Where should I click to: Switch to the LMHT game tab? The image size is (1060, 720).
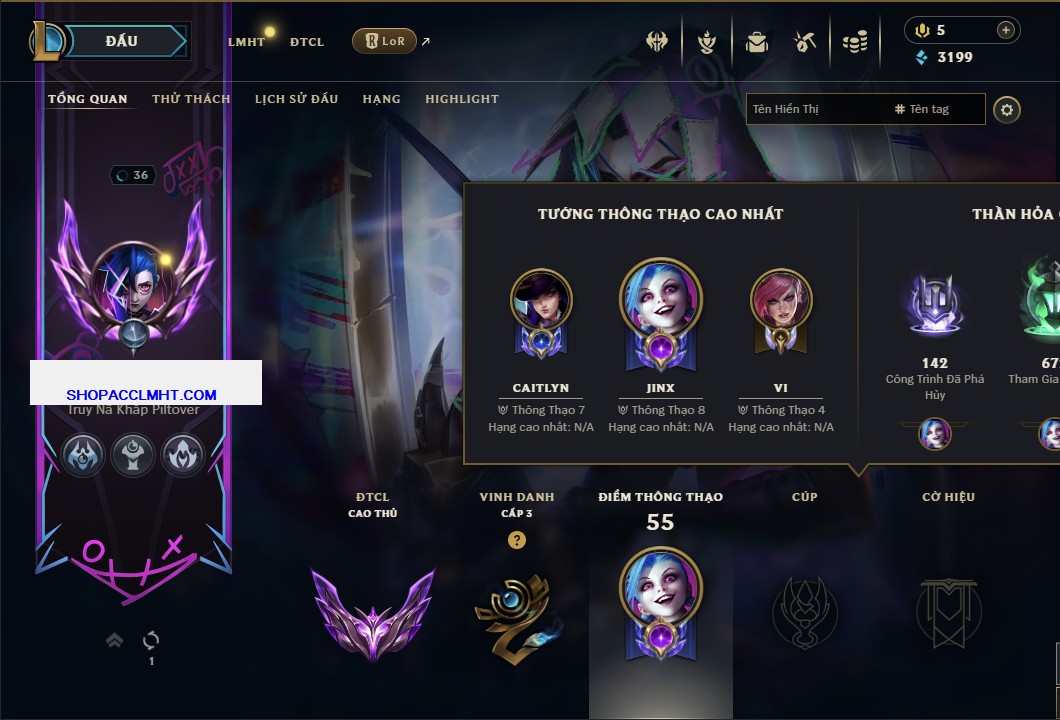point(246,42)
